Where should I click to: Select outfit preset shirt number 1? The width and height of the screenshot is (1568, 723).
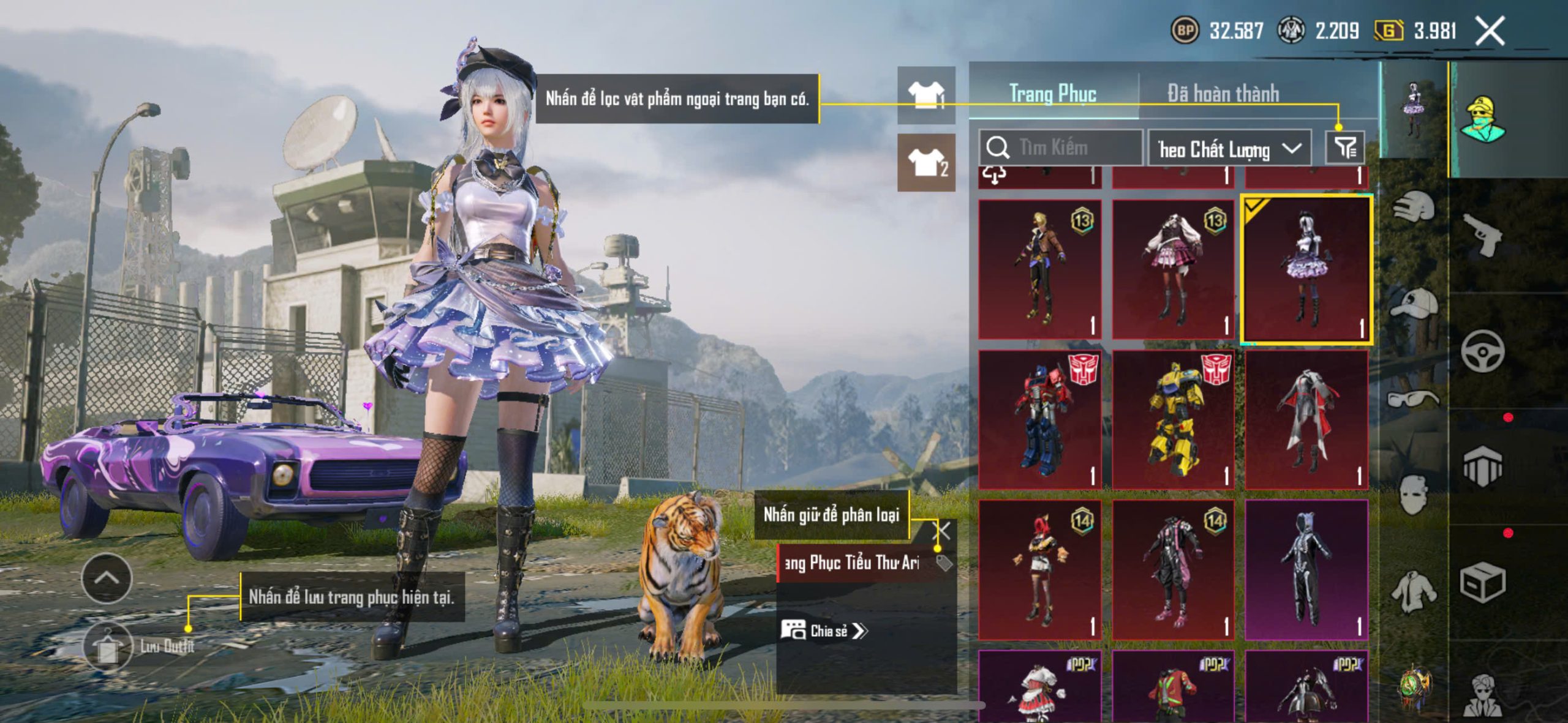[926, 96]
